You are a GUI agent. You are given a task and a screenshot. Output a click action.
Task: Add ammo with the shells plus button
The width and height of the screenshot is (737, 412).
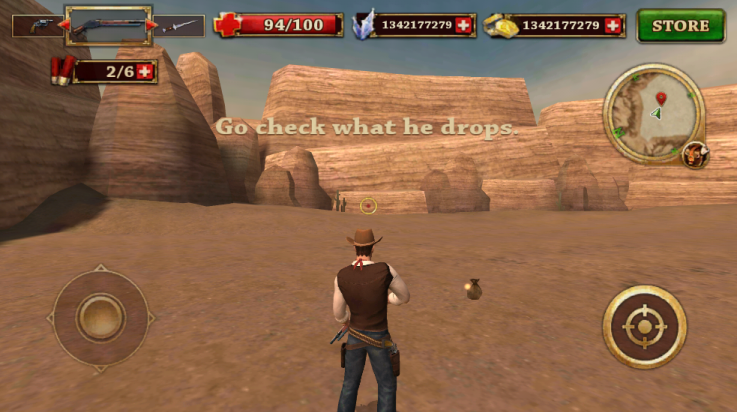[146, 71]
